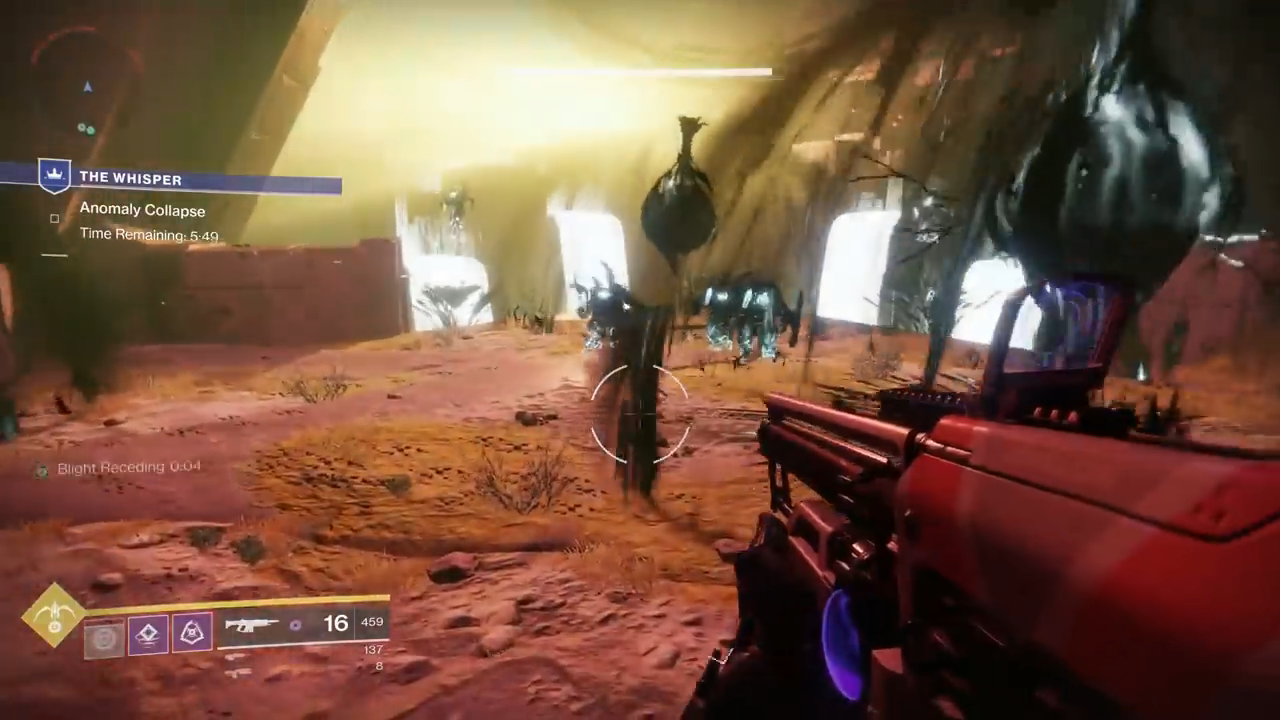Select the Anomaly Collapse objective
The height and width of the screenshot is (720, 1280).
click(142, 210)
